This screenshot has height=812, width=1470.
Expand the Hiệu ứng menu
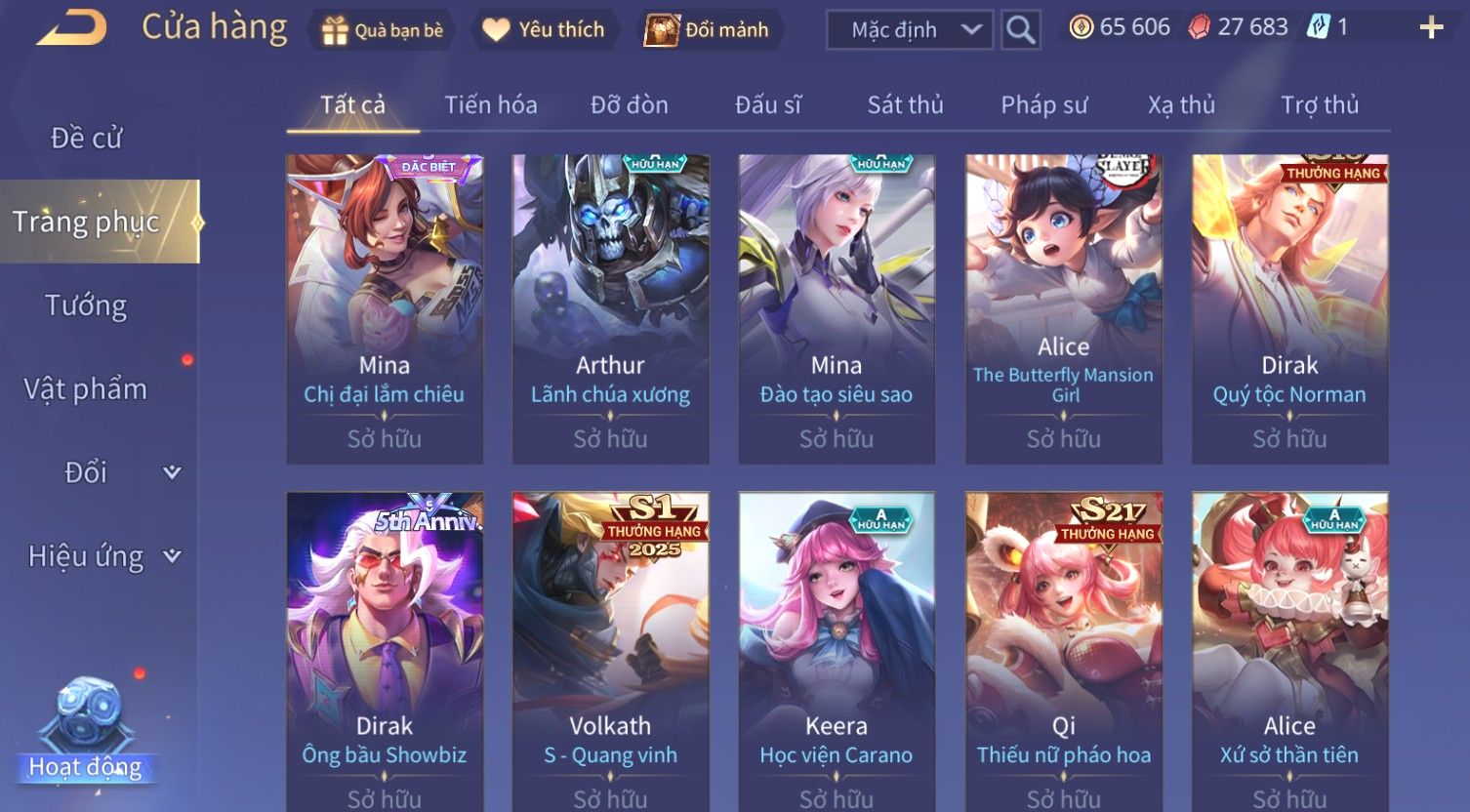[102, 556]
